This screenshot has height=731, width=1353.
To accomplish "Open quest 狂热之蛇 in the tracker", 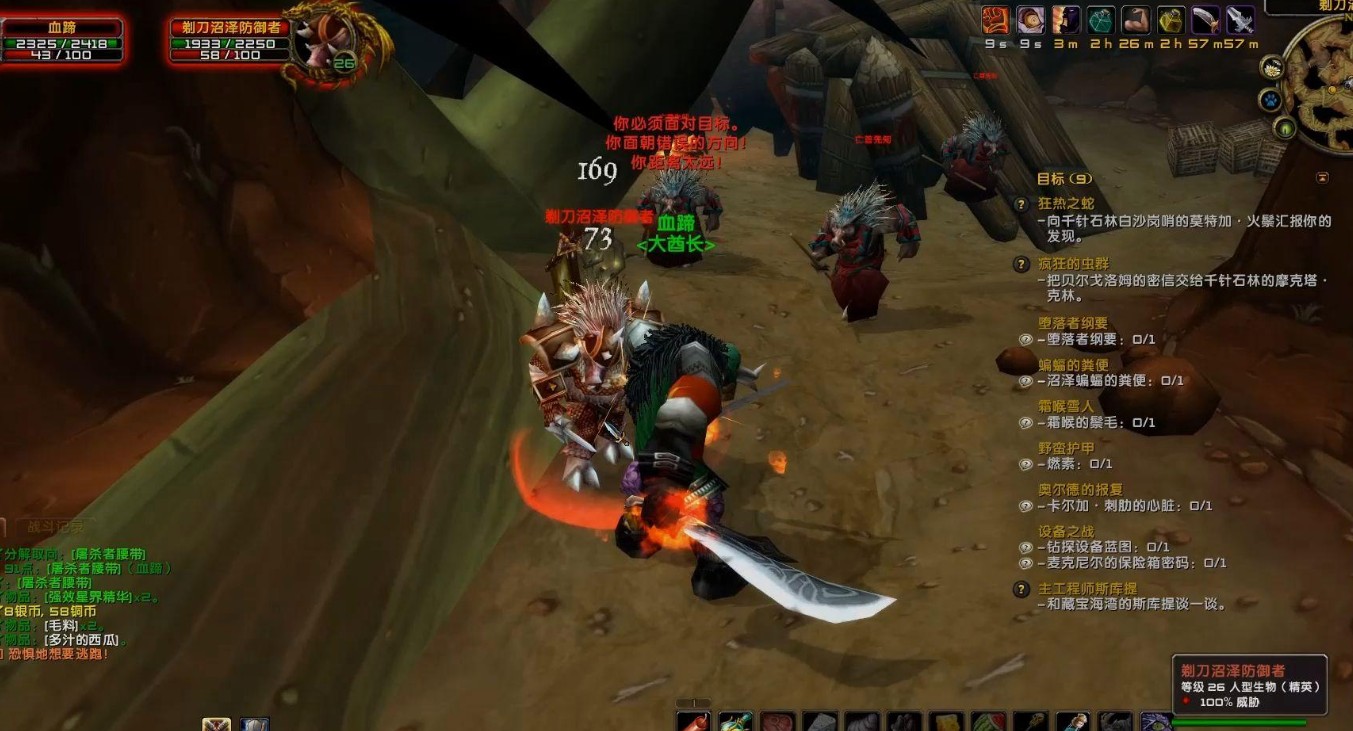I will 1066,203.
